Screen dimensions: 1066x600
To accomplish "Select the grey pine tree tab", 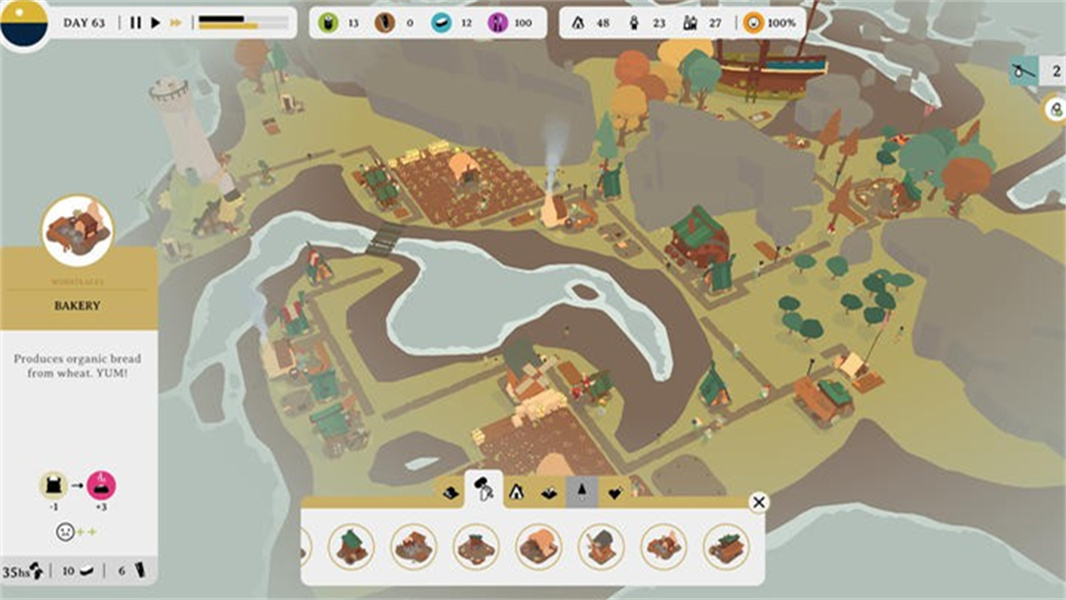I will point(582,492).
